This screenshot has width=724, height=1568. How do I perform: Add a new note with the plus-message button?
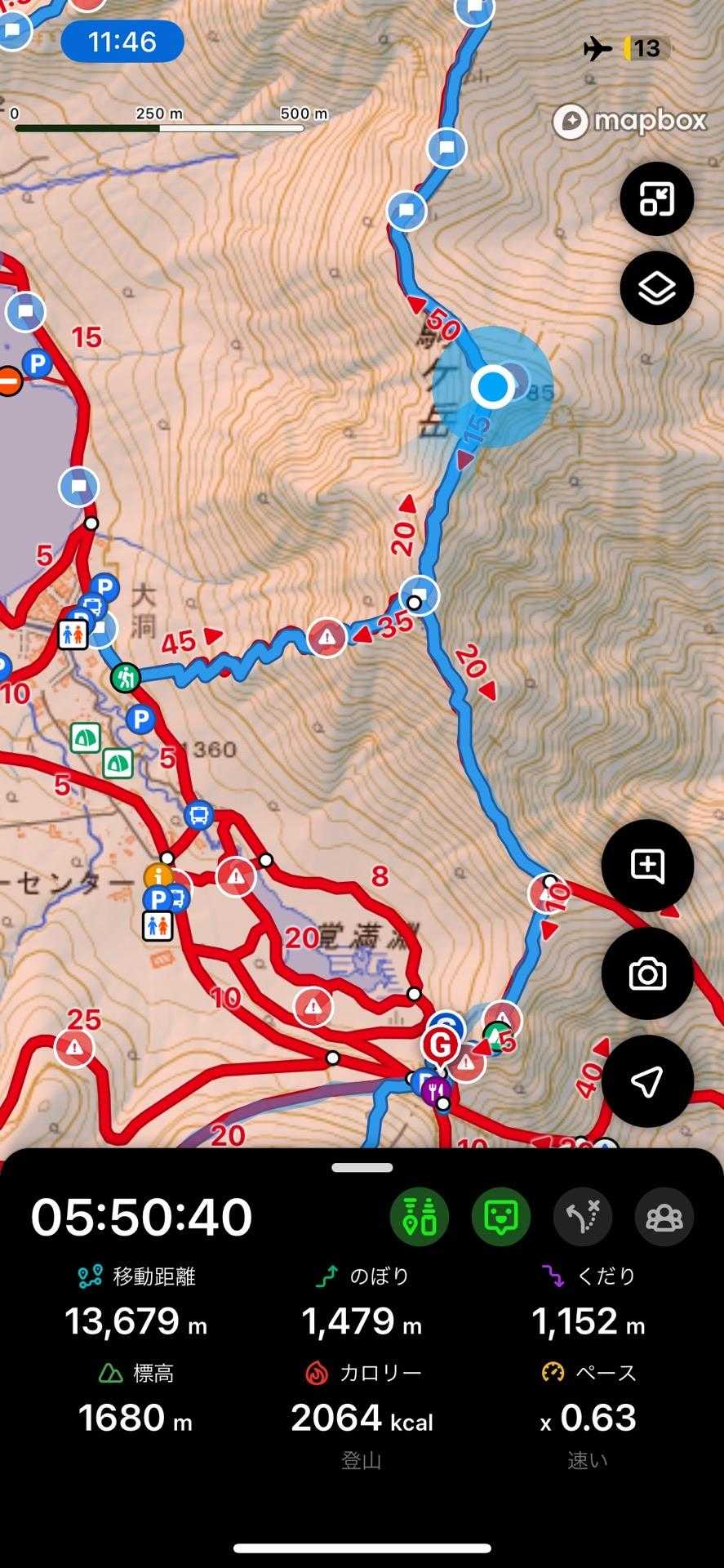click(x=647, y=866)
